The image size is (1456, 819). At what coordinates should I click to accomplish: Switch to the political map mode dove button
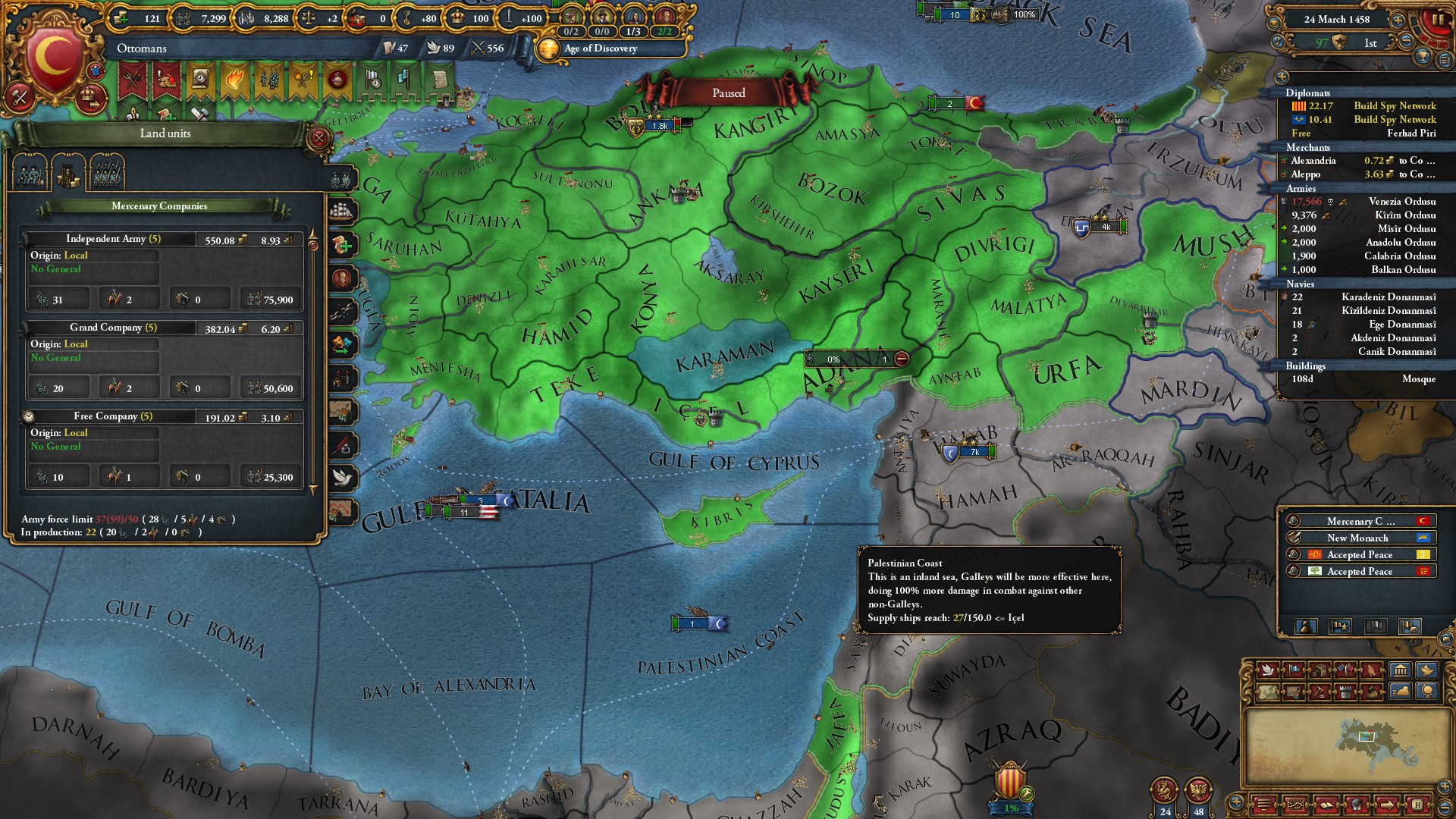click(1266, 670)
